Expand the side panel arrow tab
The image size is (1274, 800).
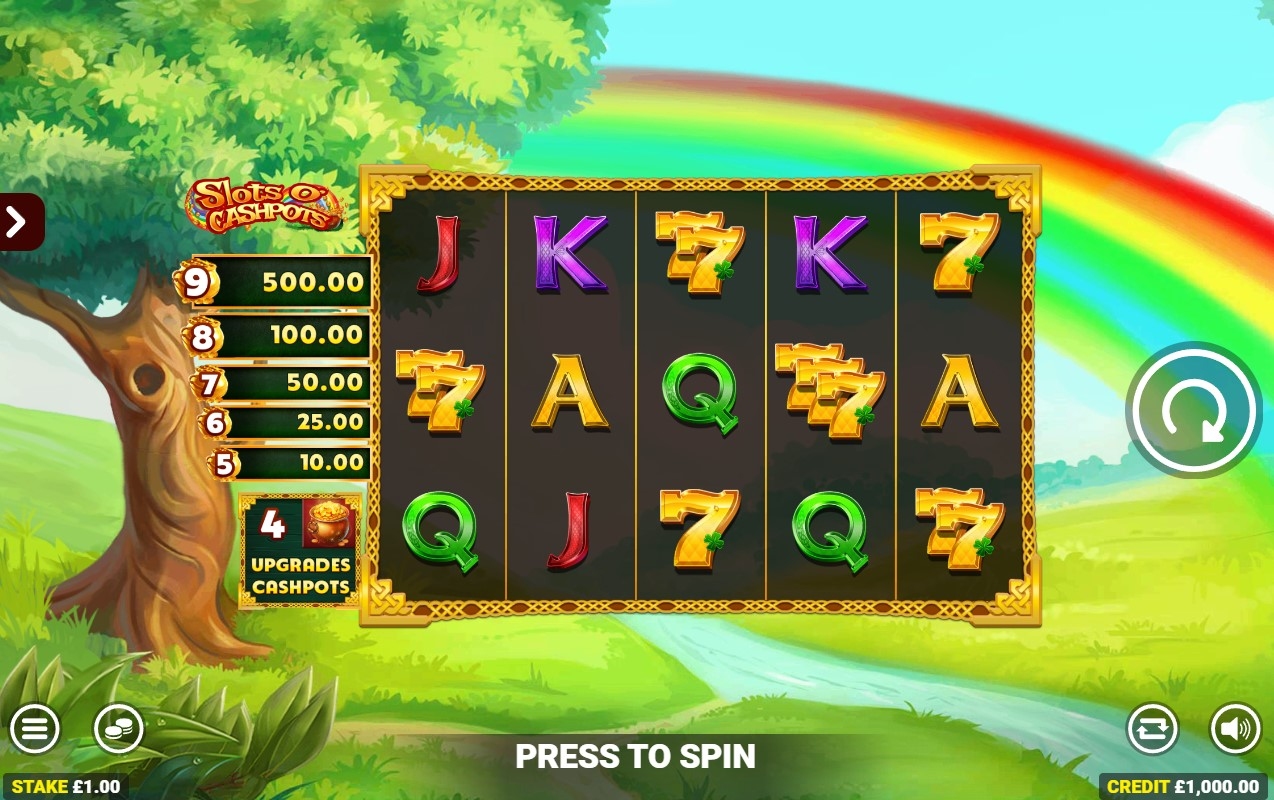(18, 221)
